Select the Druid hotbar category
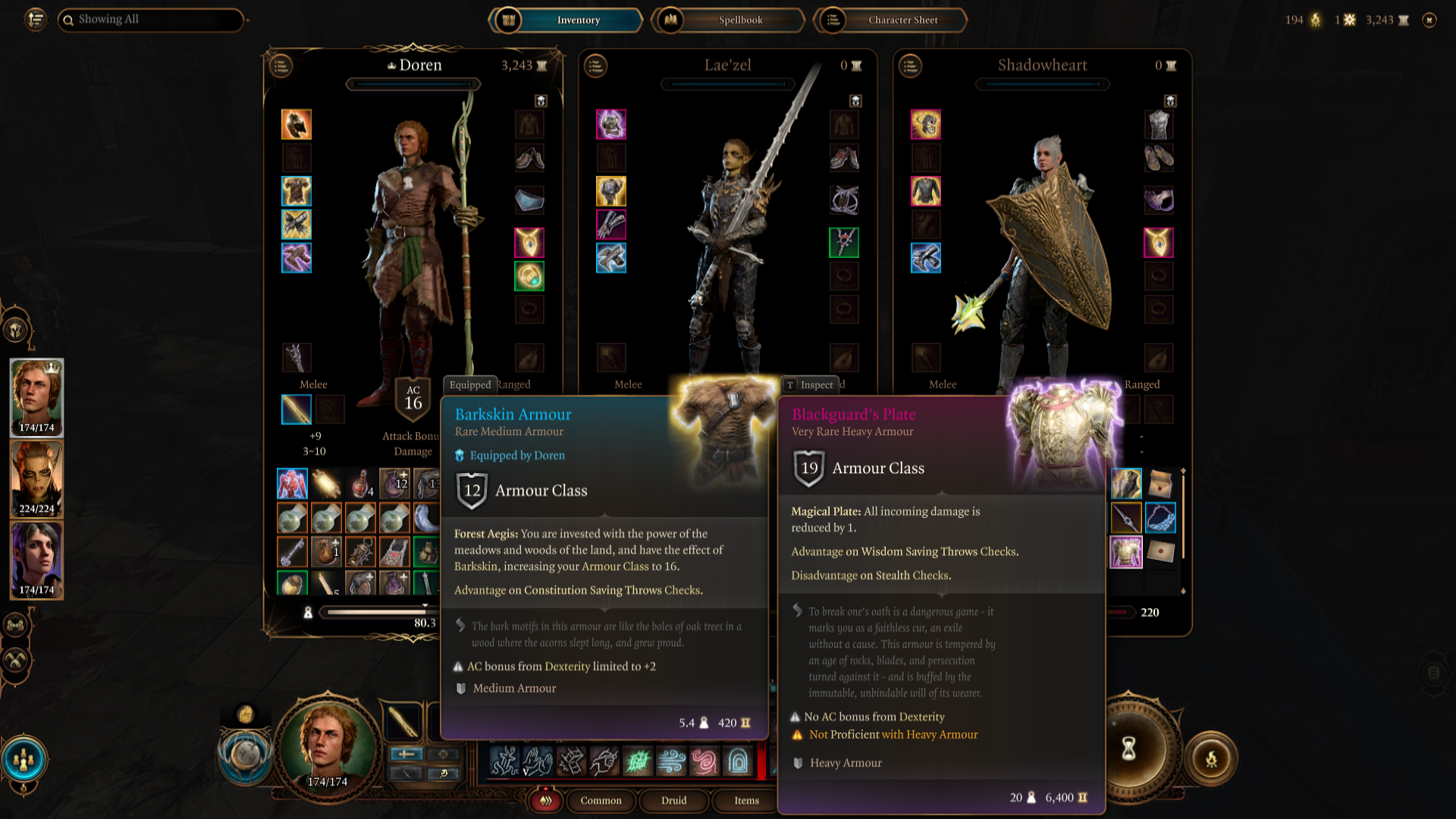This screenshot has width=1456, height=819. tap(673, 801)
